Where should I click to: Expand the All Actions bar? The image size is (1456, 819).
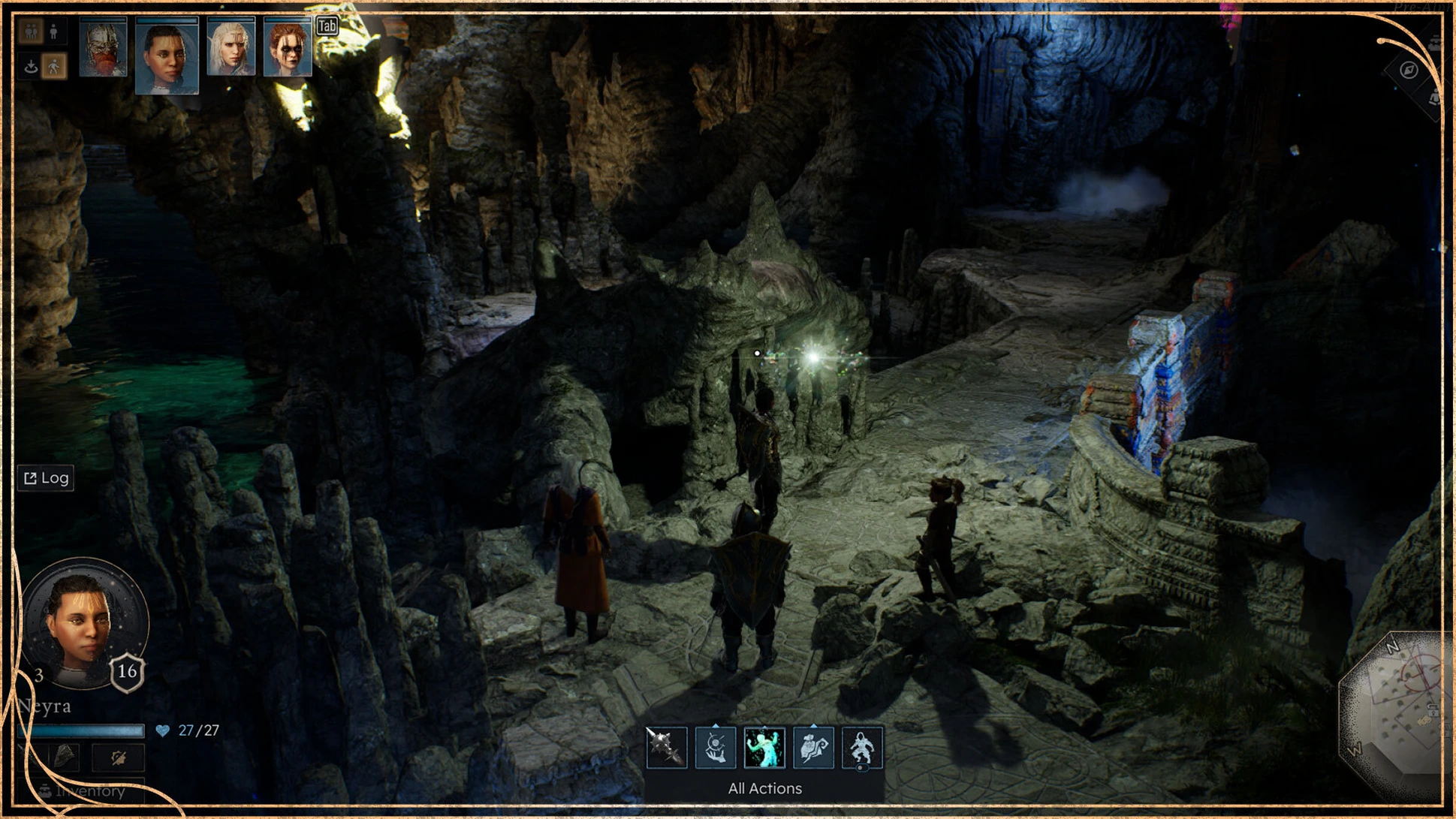click(764, 788)
